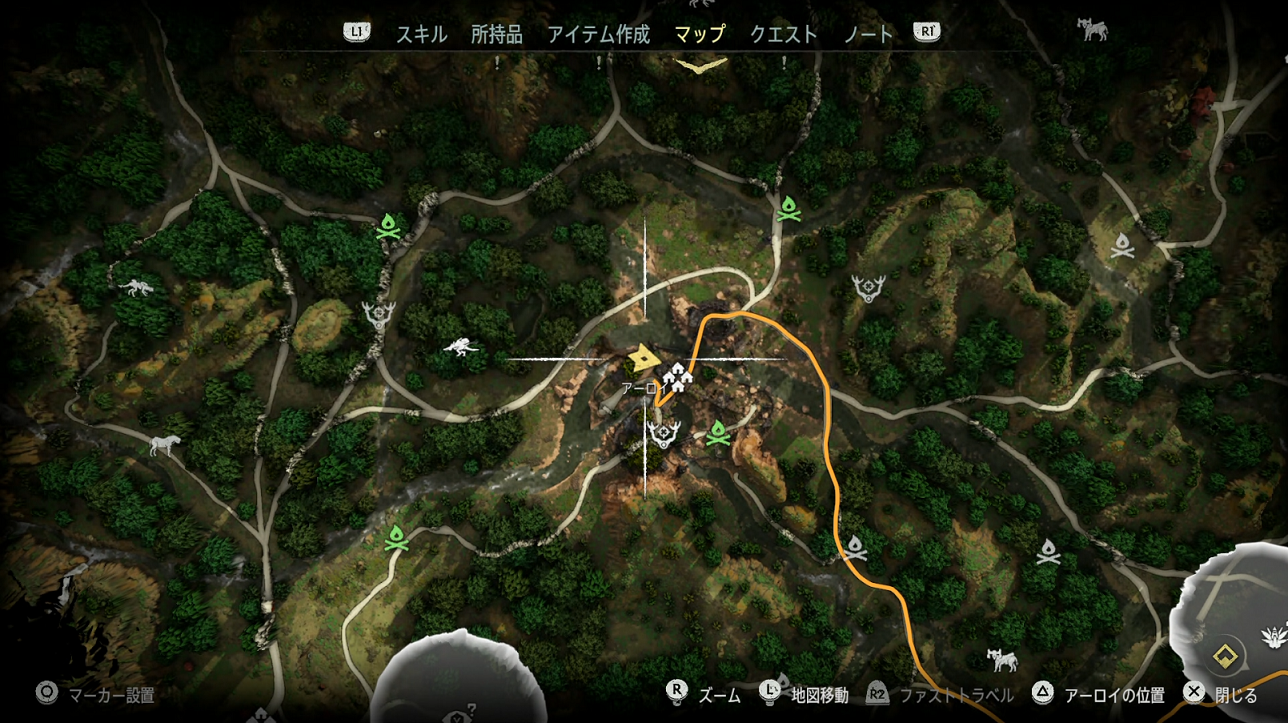The width and height of the screenshot is (1288, 723).
Task: Go to the アイテム作成 crafting tab
Action: [x=598, y=34]
